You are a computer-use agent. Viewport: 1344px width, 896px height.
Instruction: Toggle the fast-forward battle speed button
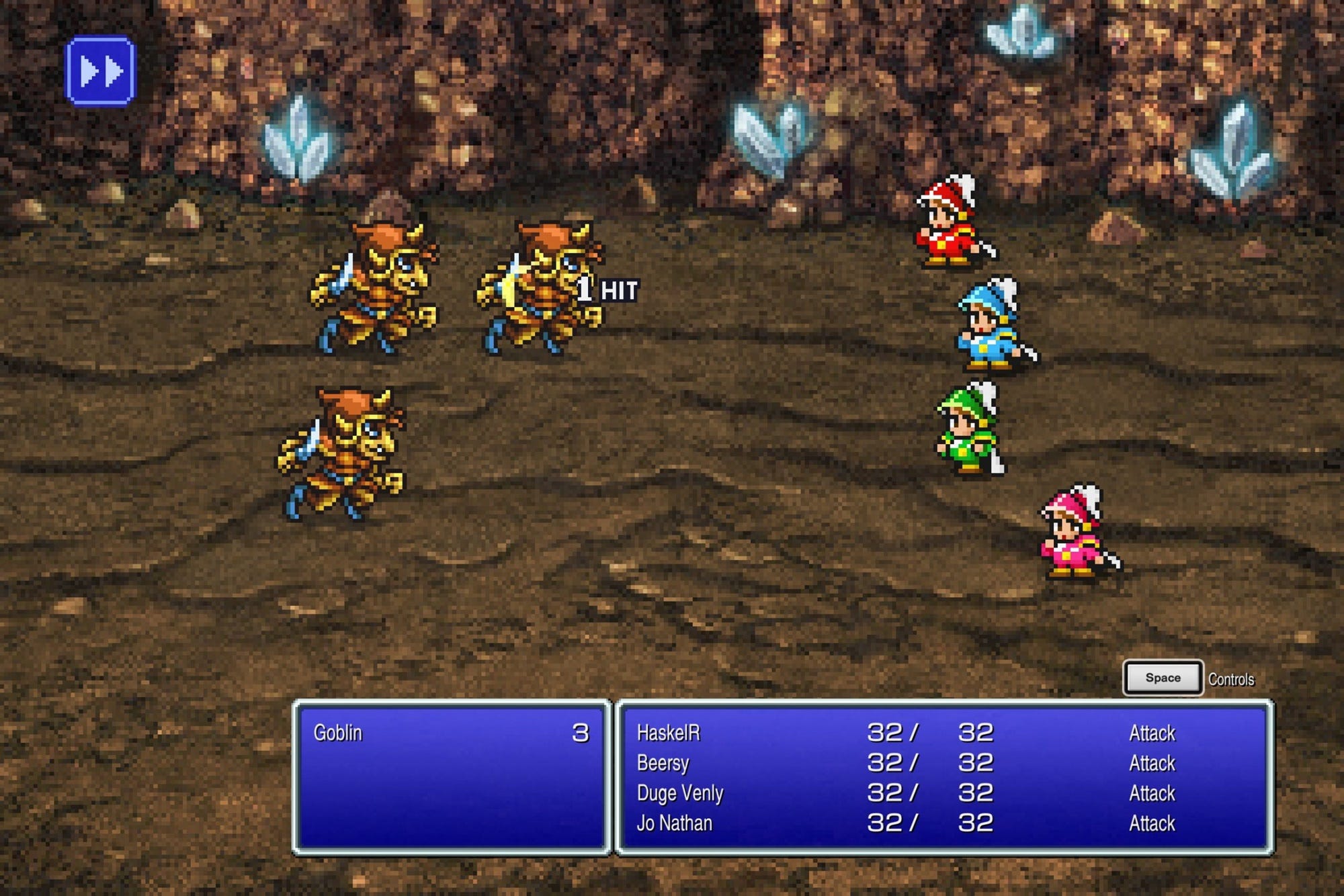[x=100, y=71]
